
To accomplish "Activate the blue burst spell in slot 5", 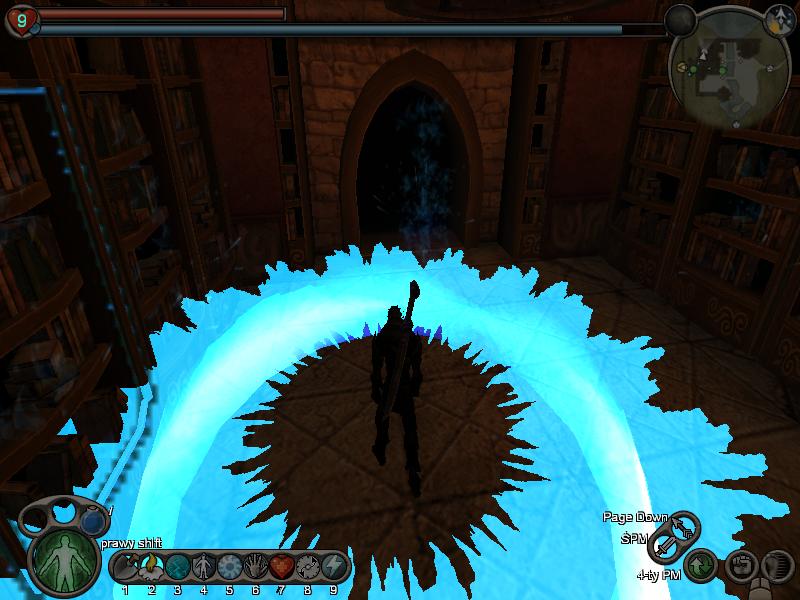I will click(230, 566).
